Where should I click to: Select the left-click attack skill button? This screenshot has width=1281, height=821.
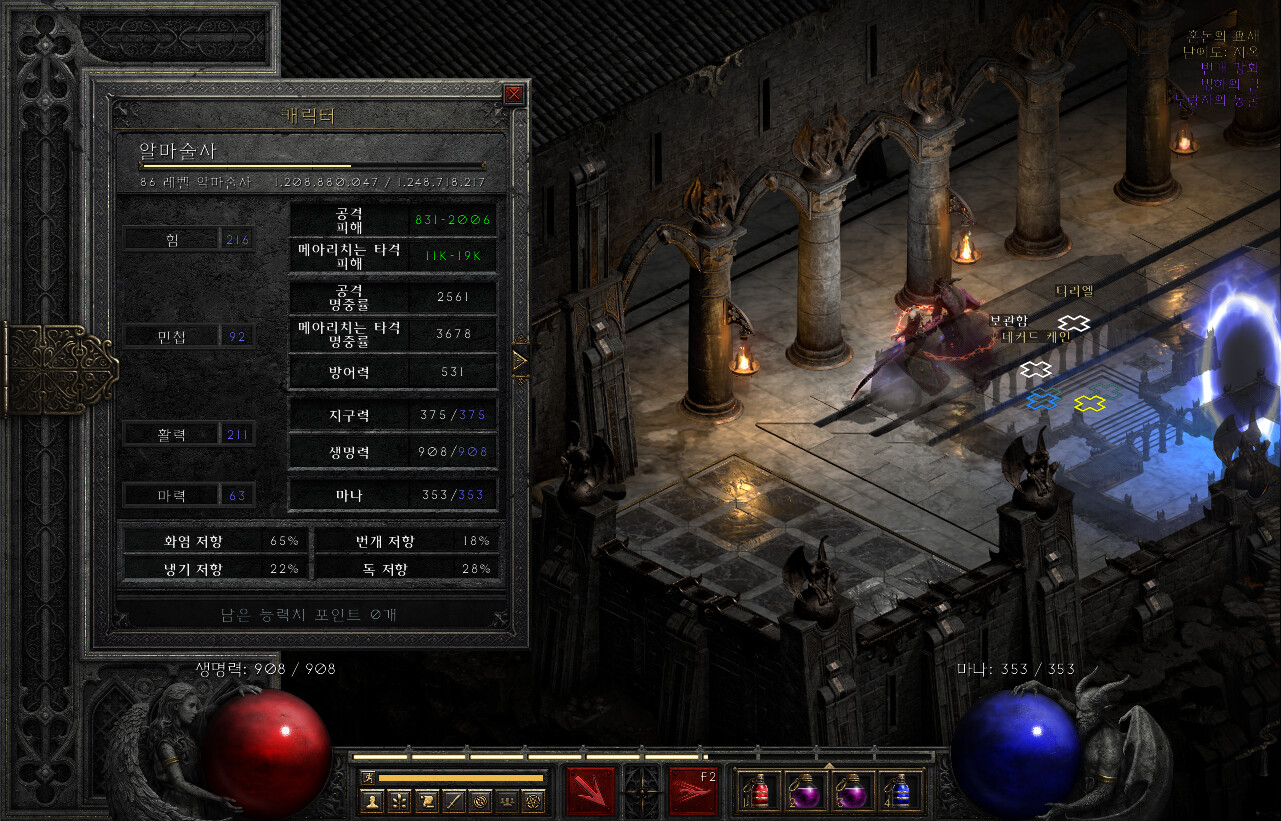coord(591,792)
